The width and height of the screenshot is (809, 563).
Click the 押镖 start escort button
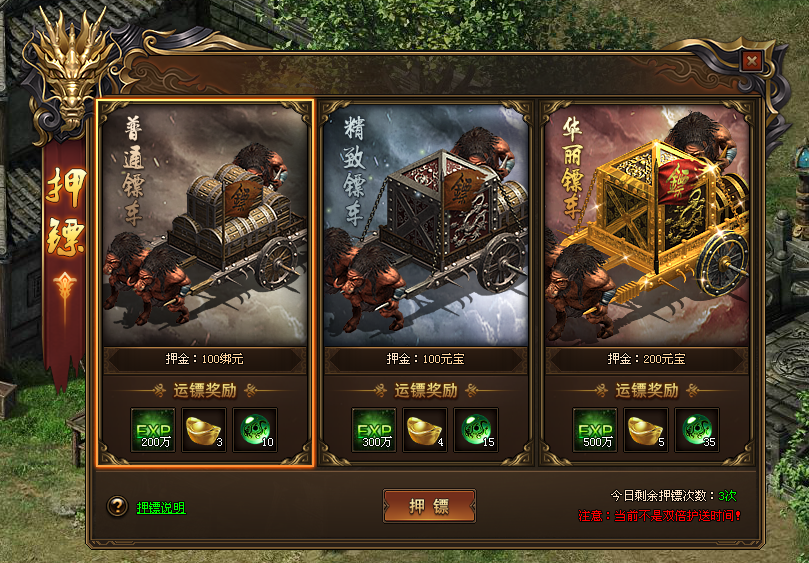pos(429,506)
